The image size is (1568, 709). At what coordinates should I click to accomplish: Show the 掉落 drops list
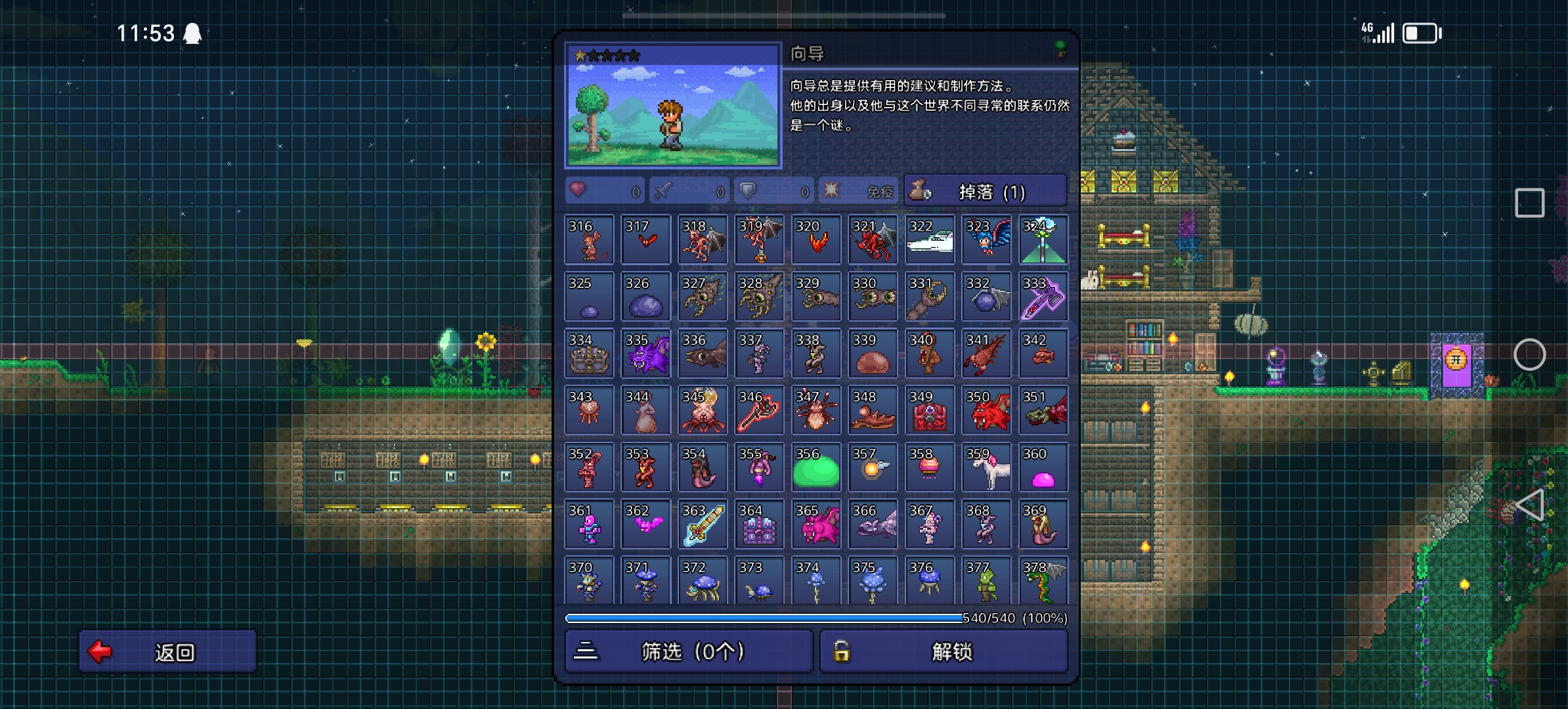[985, 192]
